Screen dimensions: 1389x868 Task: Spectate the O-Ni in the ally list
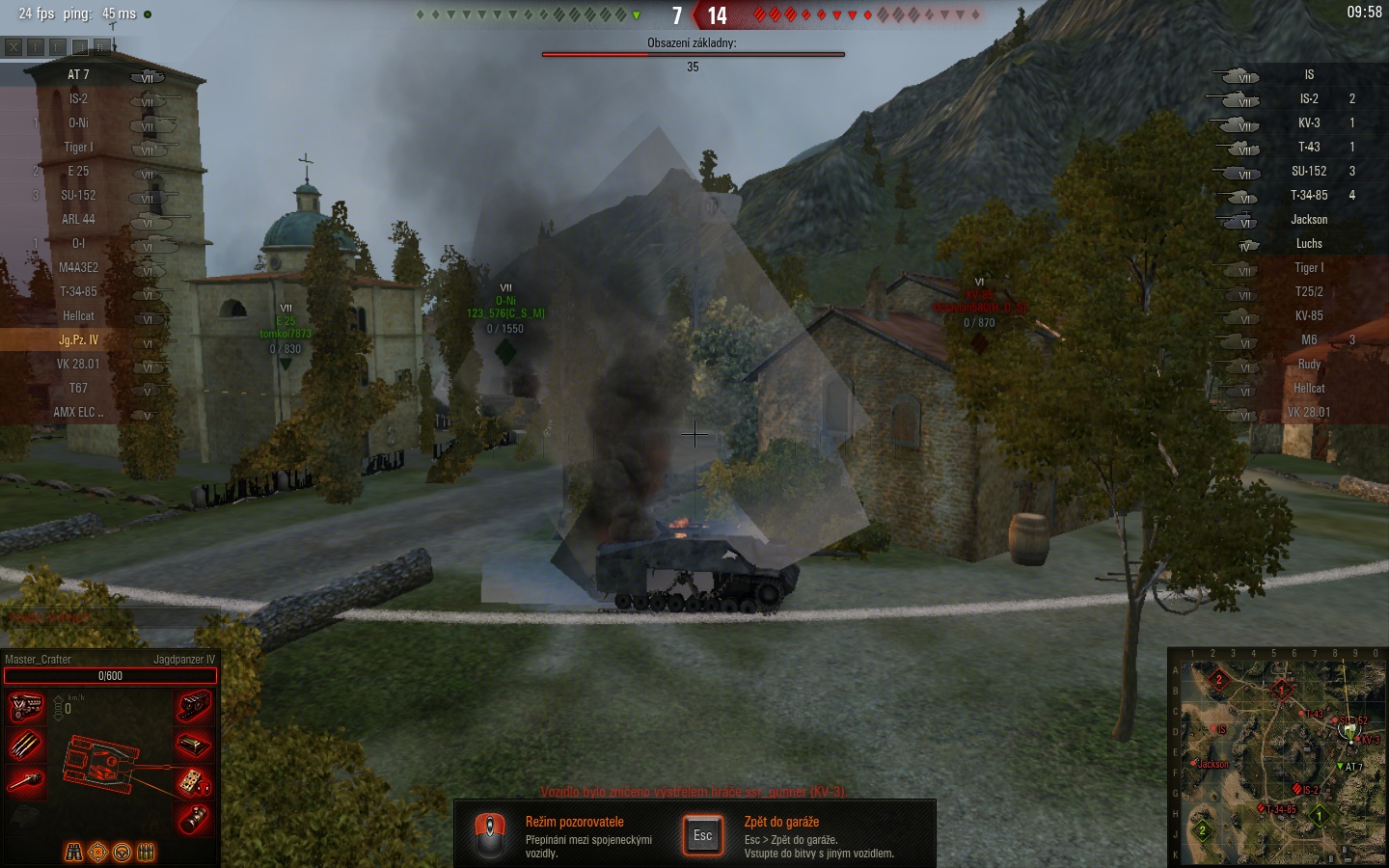(x=78, y=122)
